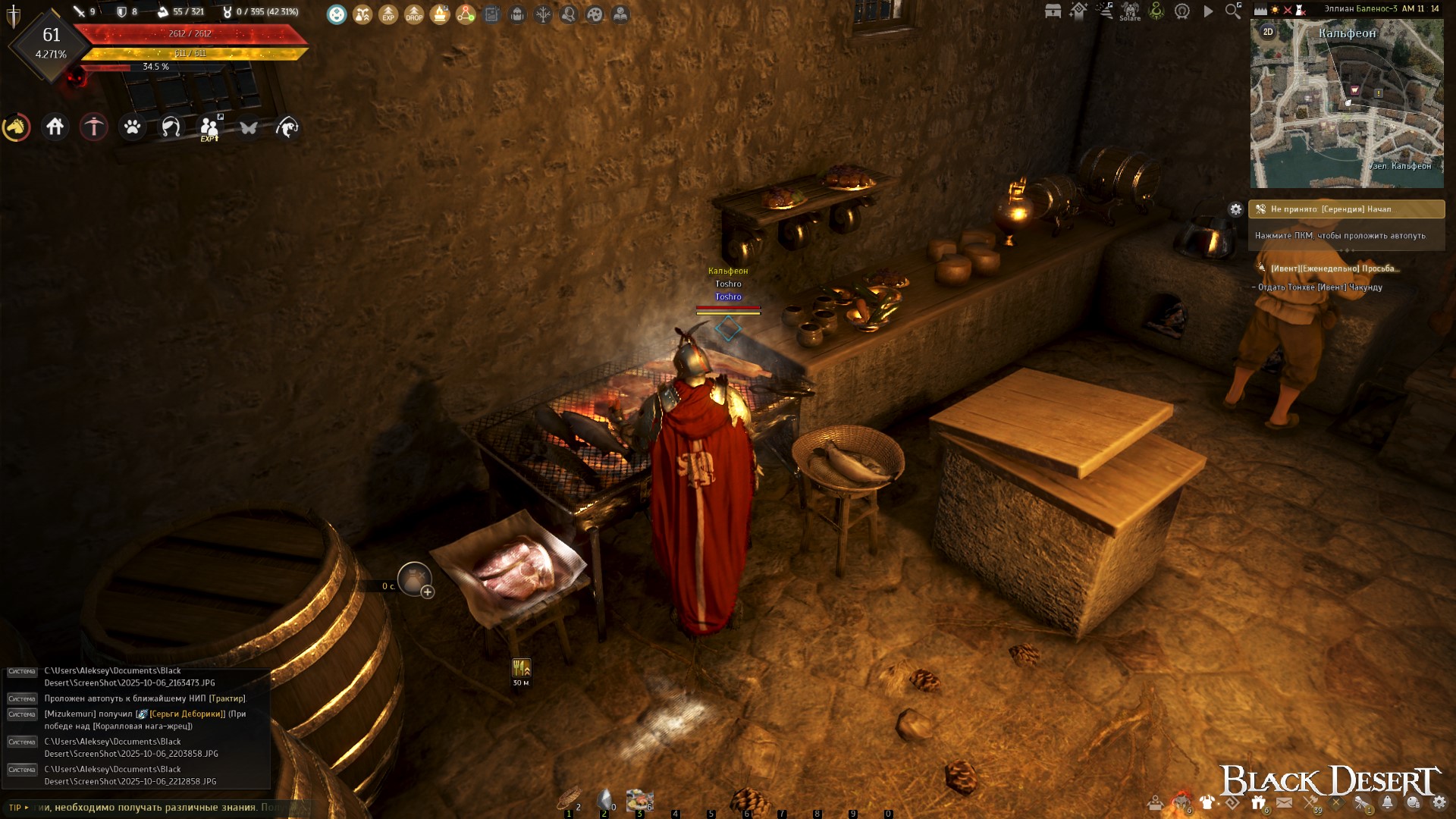This screenshot has width=1456, height=819.
Task: Click the horse mount icon
Action: (16, 127)
